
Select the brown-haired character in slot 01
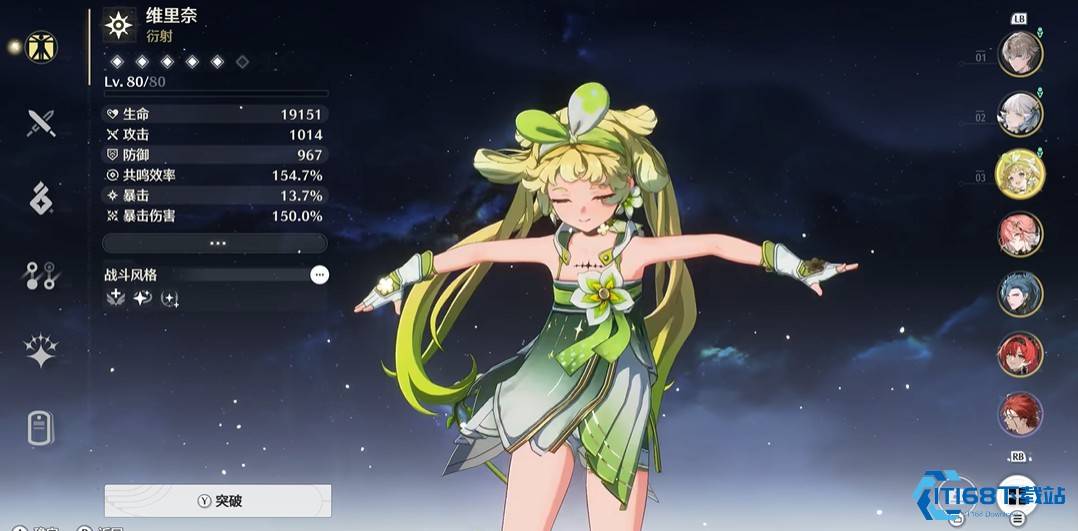click(x=1020, y=54)
